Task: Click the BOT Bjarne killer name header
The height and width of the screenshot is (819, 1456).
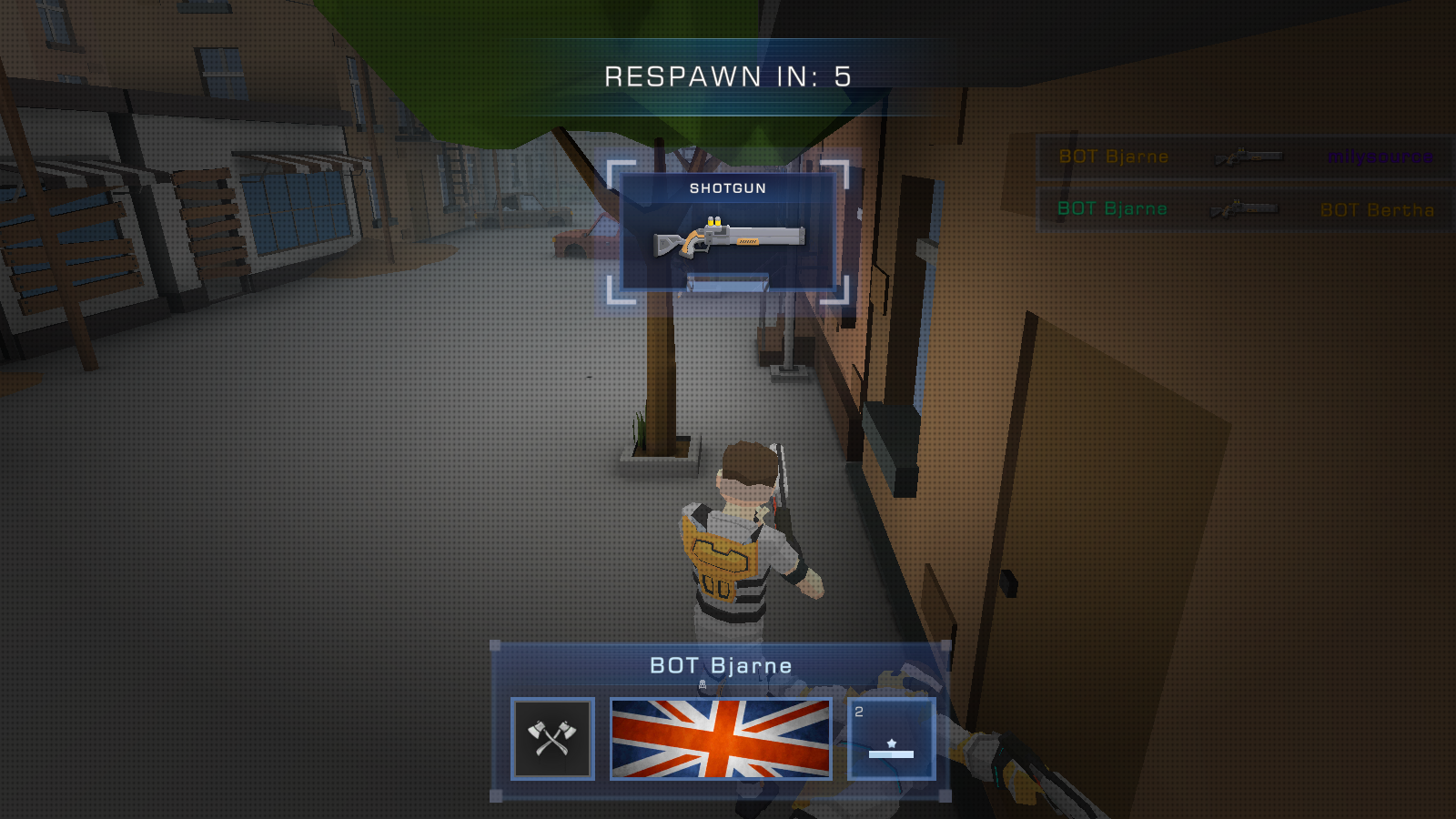Action: tap(721, 666)
